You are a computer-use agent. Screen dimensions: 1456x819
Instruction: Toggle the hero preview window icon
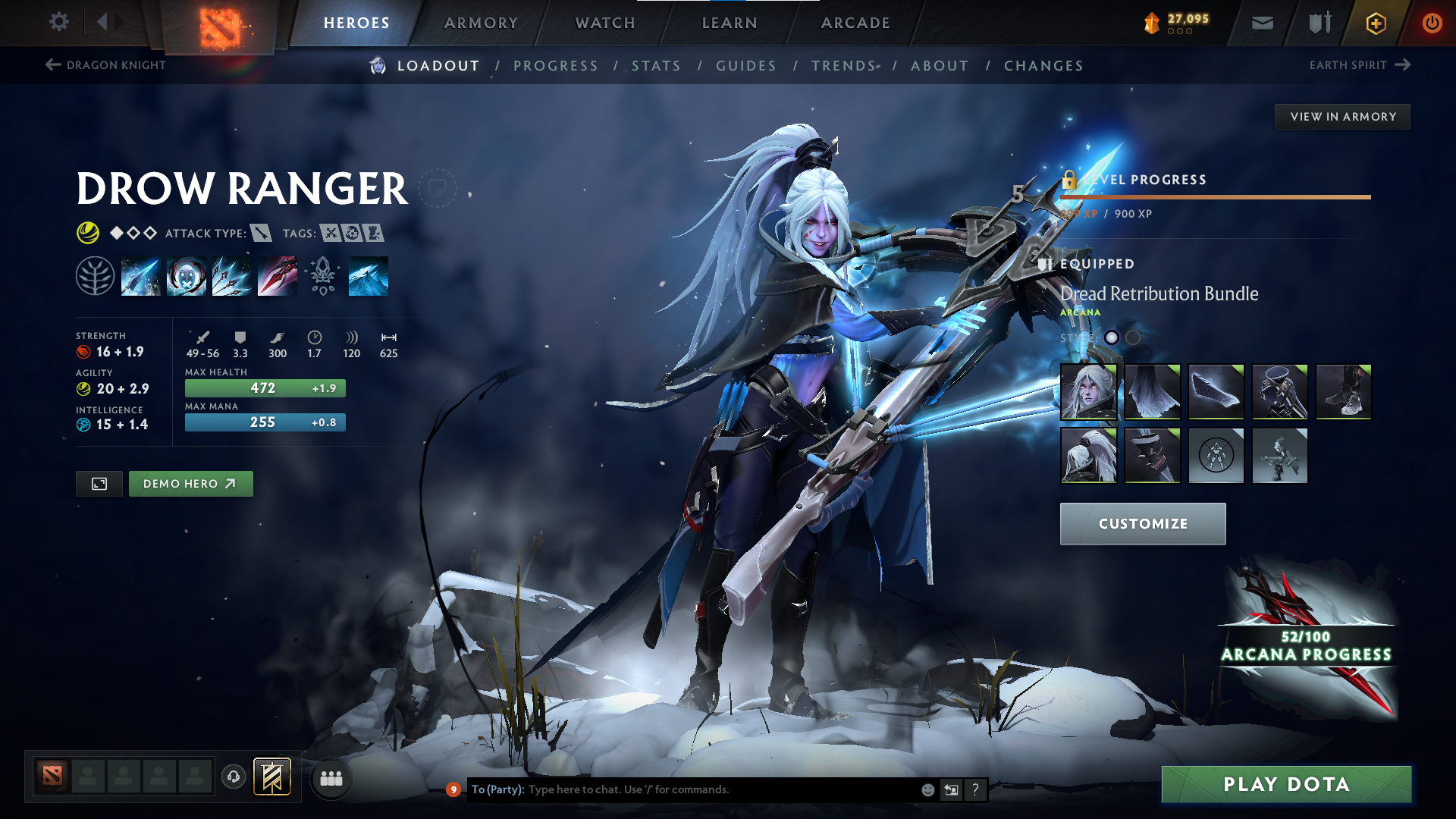[99, 483]
